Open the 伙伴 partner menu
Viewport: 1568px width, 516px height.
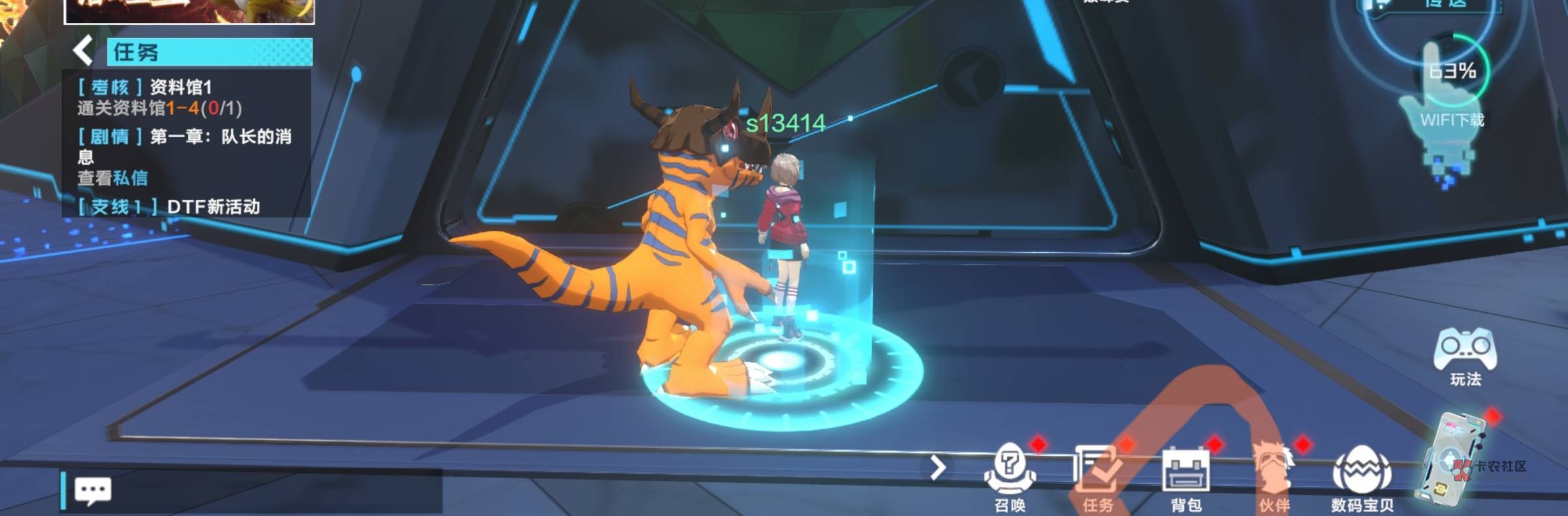(1274, 477)
